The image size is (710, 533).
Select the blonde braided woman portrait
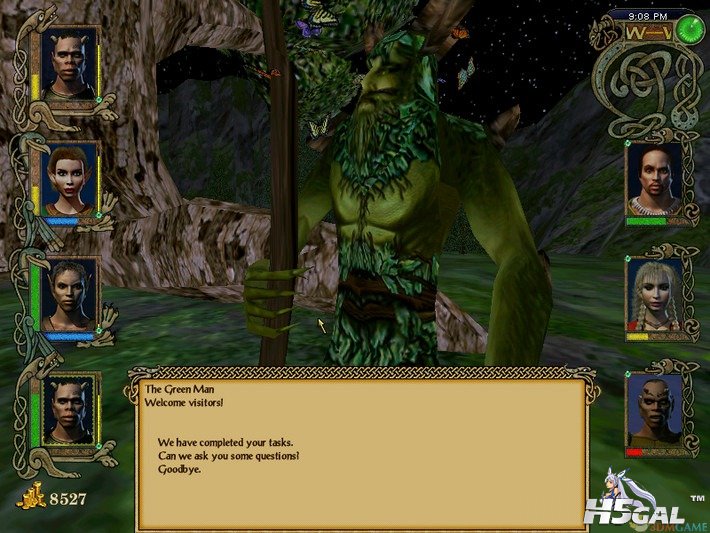coord(655,293)
